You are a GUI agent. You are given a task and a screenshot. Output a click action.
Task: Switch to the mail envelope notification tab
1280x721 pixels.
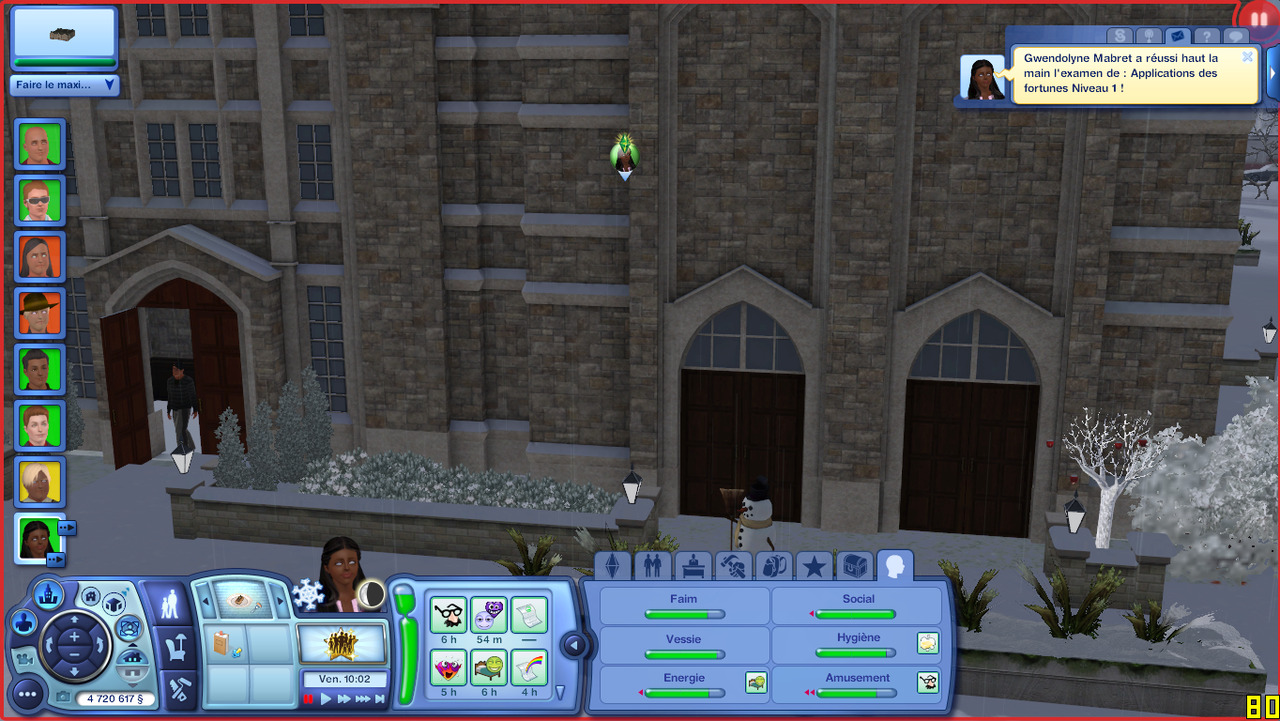(x=1178, y=37)
